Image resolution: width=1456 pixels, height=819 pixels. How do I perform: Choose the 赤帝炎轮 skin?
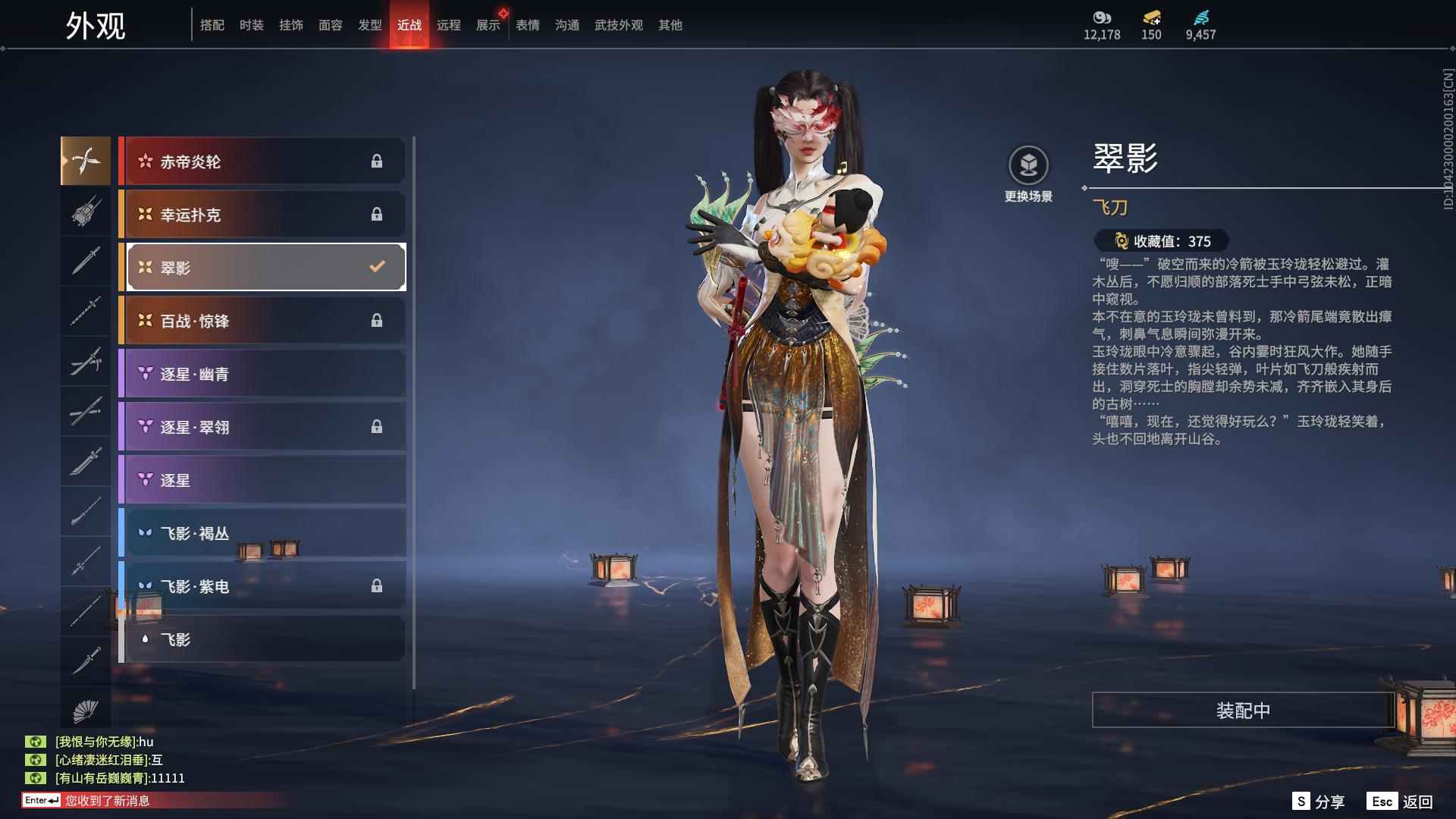coord(263,162)
